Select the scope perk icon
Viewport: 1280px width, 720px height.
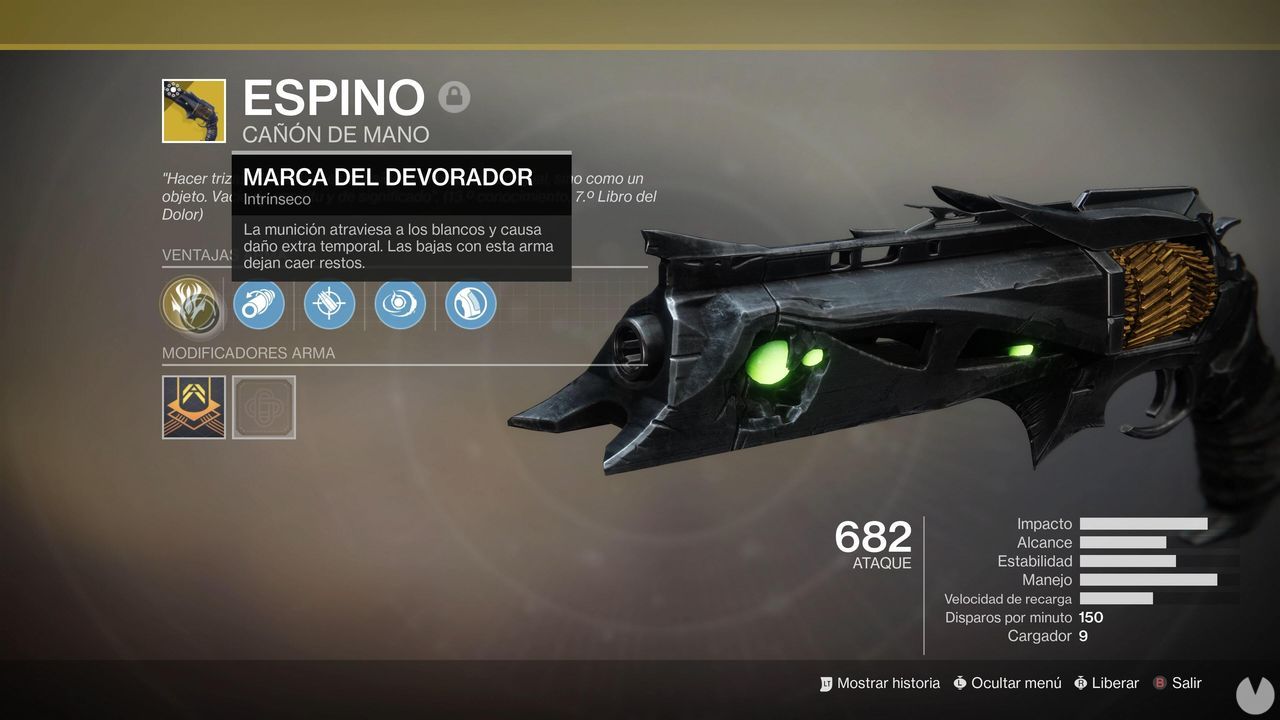pyautogui.click(x=329, y=304)
